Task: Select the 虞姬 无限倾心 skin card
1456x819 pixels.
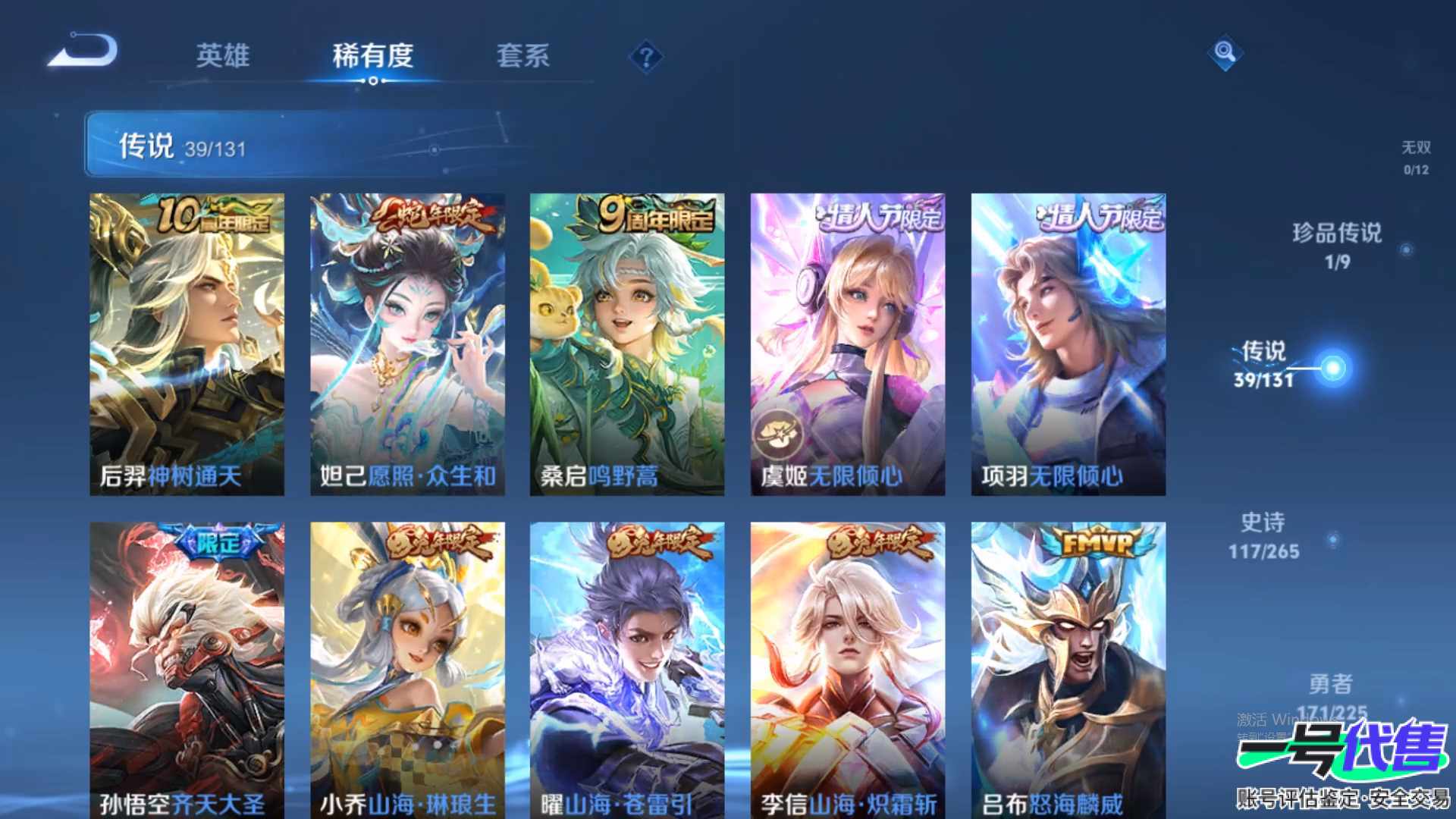Action: point(847,344)
